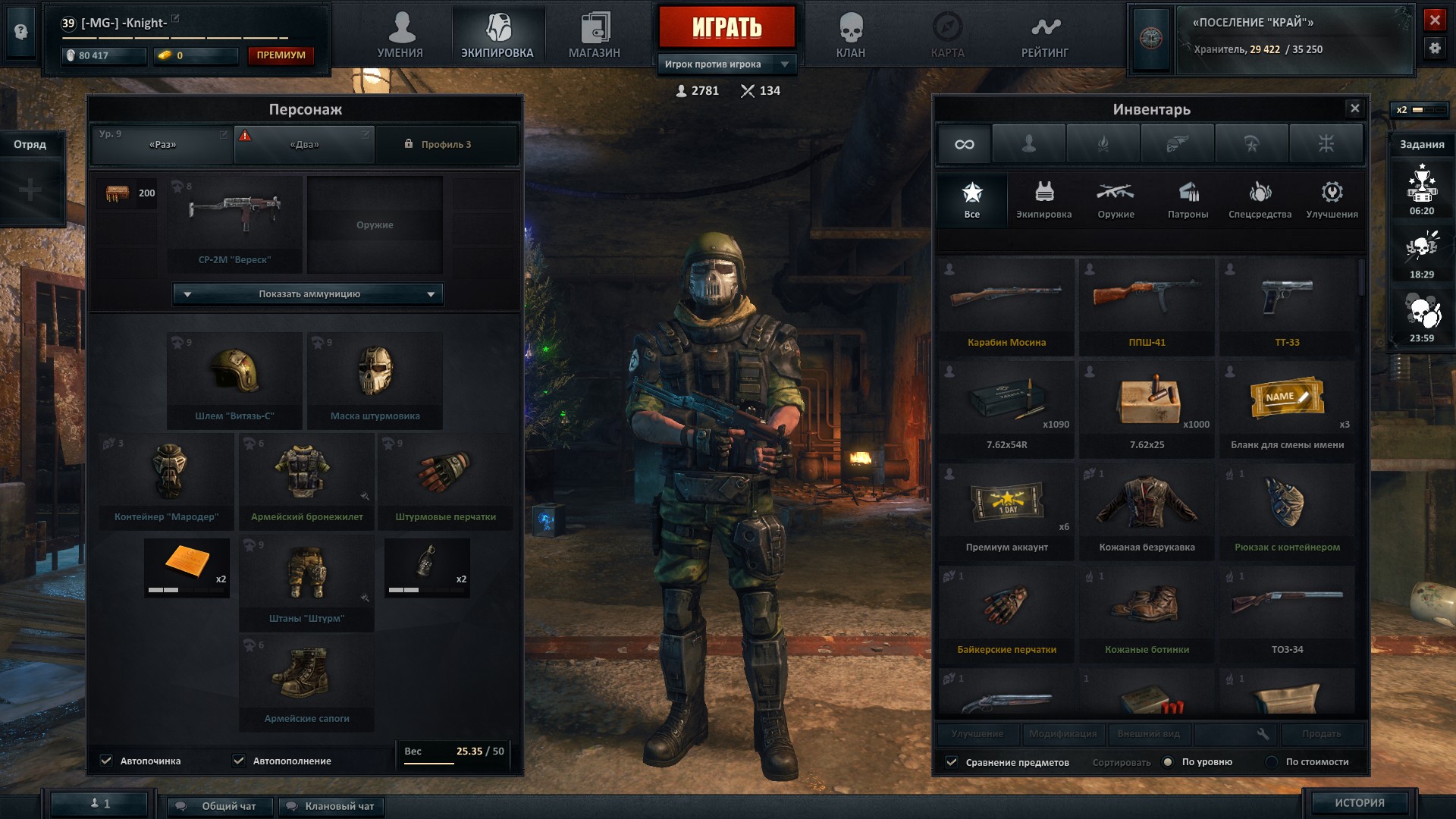Screen dimensions: 1456x819
Task: Click the red ПРЕМИУМ button
Action: [x=281, y=55]
